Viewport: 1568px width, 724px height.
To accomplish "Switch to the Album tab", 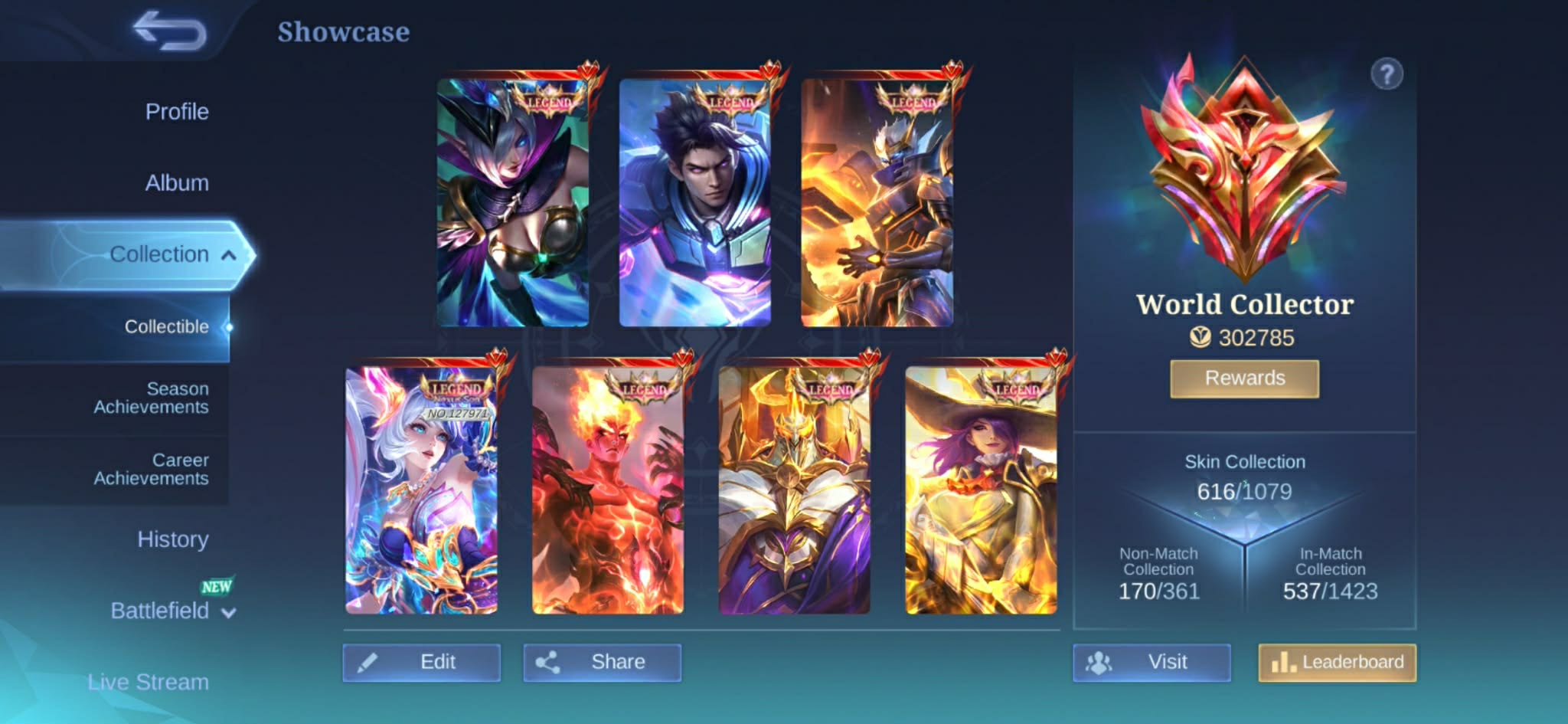I will click(177, 183).
